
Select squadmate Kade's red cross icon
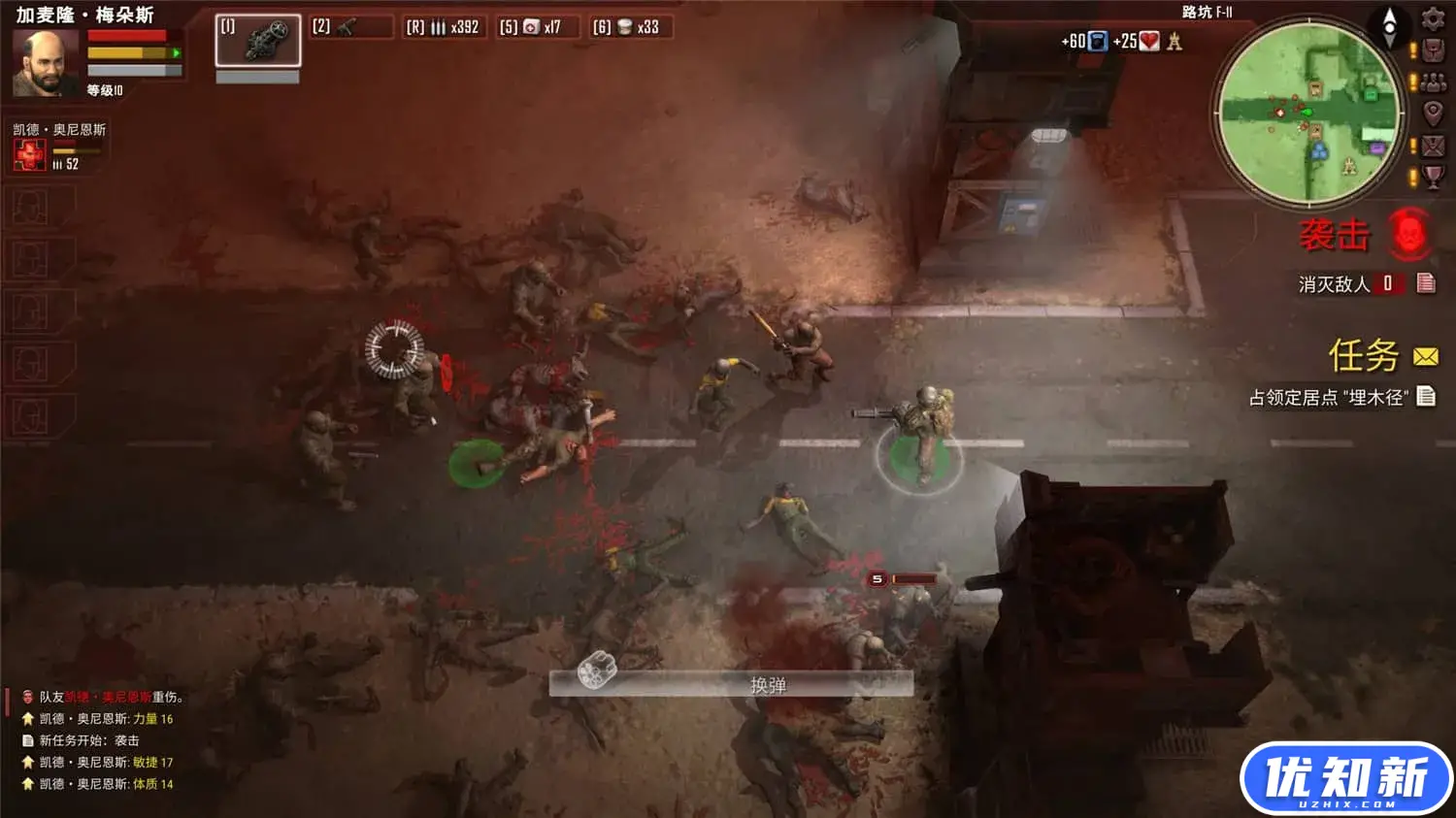coord(29,154)
